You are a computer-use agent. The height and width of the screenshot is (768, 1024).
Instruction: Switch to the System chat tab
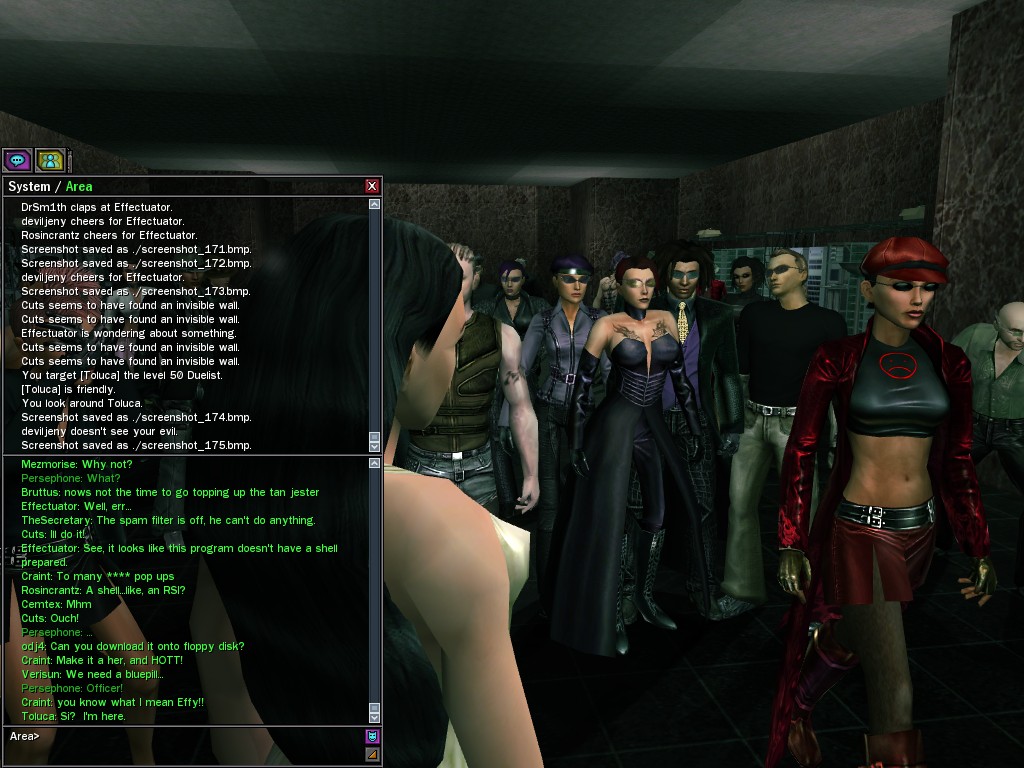[28, 187]
